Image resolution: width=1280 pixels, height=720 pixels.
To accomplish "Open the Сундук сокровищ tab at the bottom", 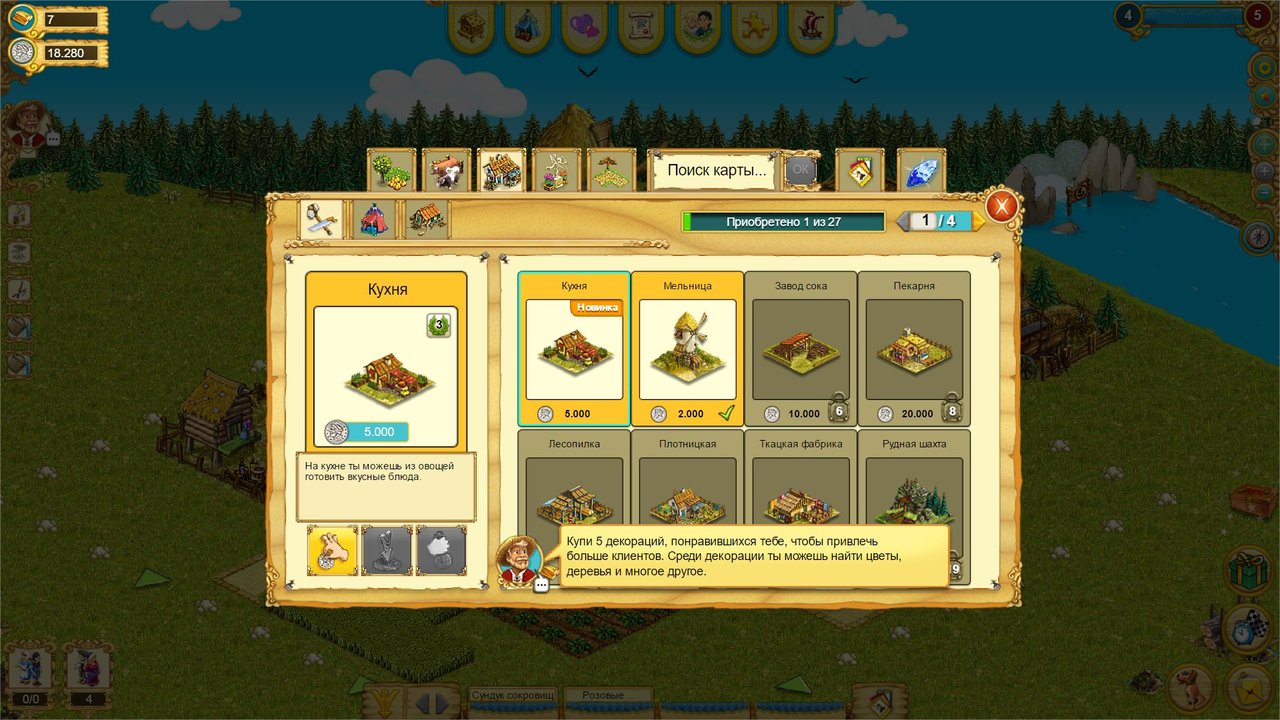I will point(512,694).
